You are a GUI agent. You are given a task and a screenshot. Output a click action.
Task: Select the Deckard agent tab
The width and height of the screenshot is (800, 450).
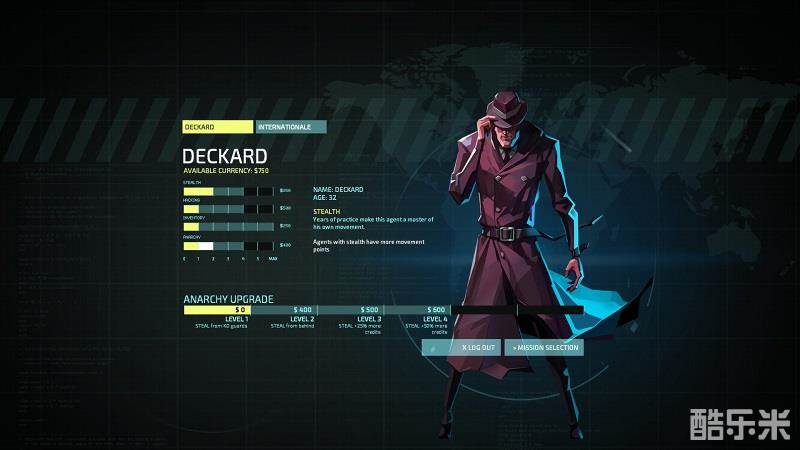(x=218, y=127)
